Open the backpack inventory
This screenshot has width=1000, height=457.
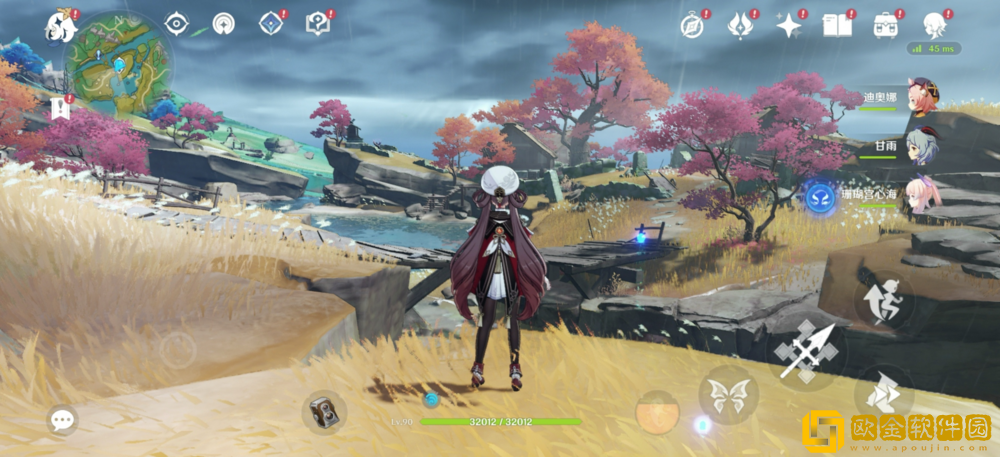click(x=885, y=25)
